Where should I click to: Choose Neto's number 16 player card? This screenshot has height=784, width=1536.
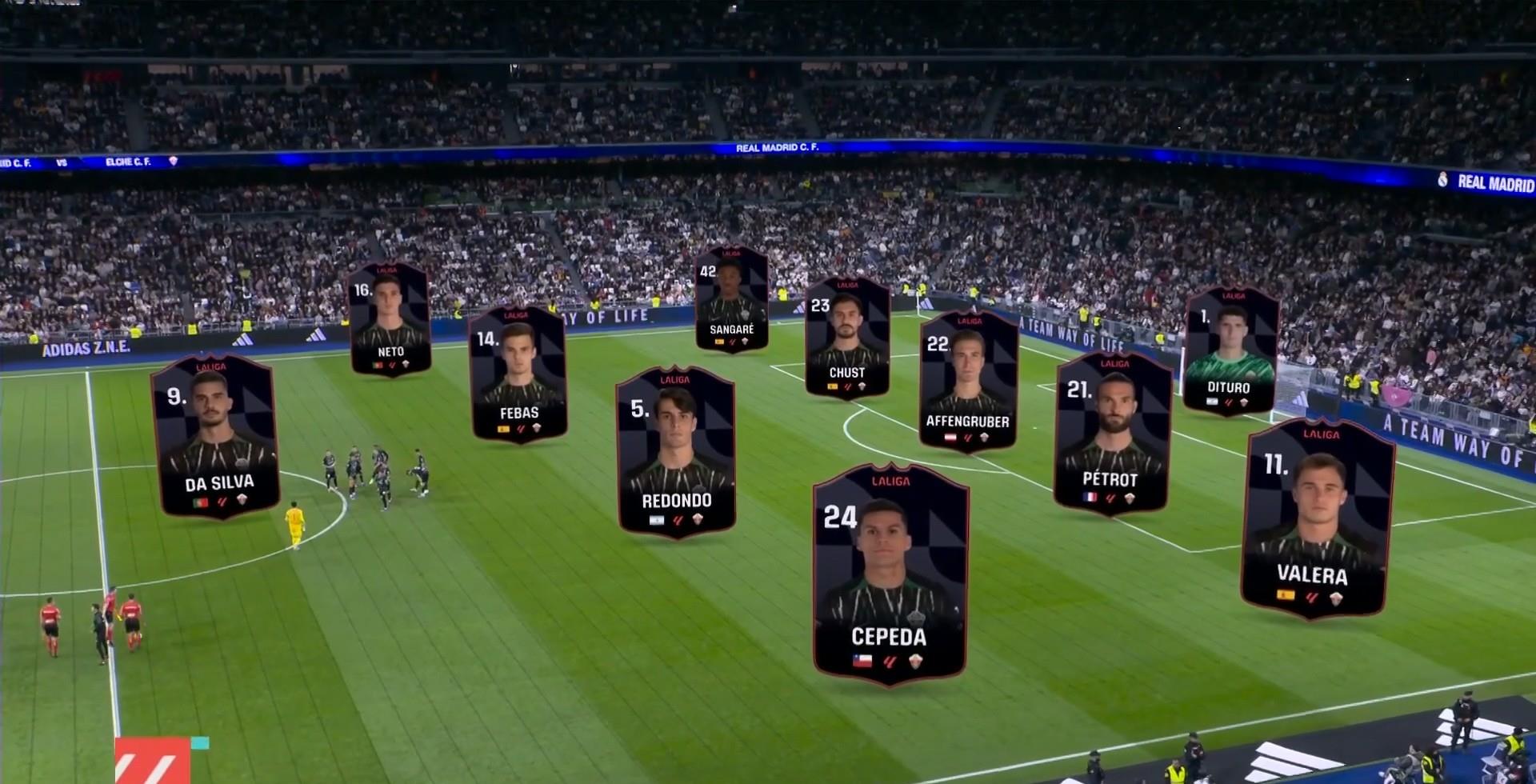click(x=390, y=320)
